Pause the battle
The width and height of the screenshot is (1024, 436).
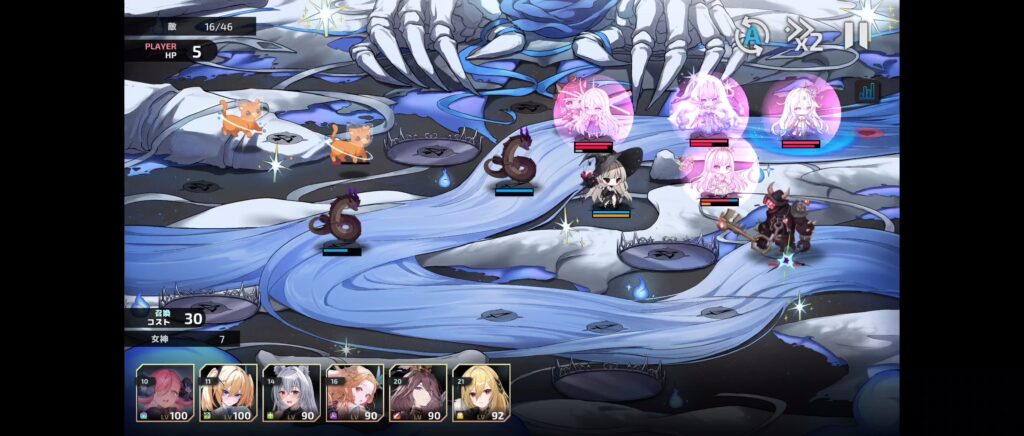(x=856, y=35)
